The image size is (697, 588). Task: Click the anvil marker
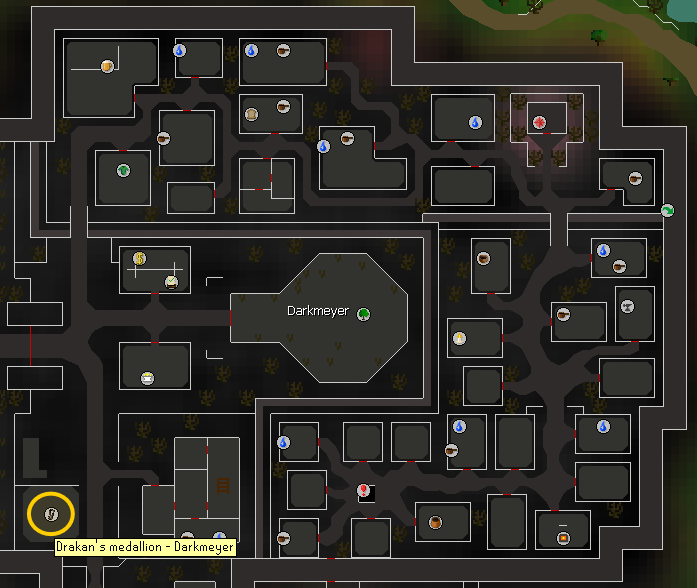coord(628,306)
